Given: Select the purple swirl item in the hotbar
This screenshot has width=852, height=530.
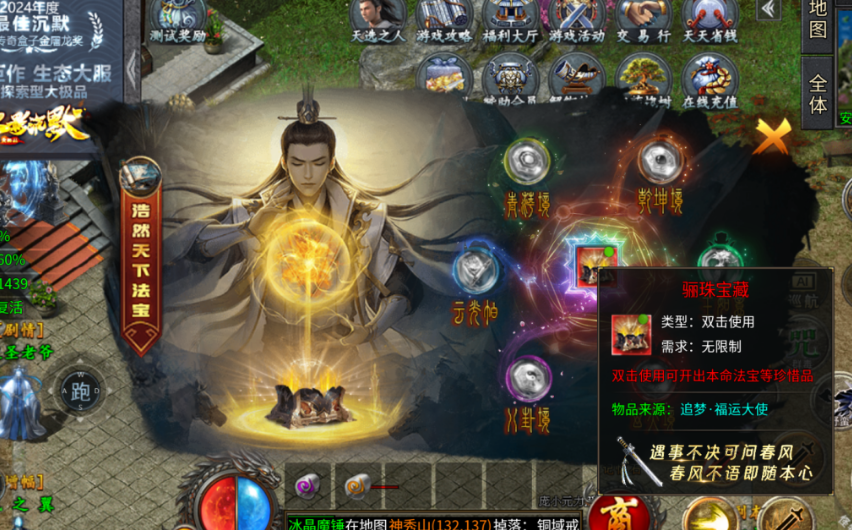Looking at the screenshot, I should pyautogui.click(x=308, y=487).
